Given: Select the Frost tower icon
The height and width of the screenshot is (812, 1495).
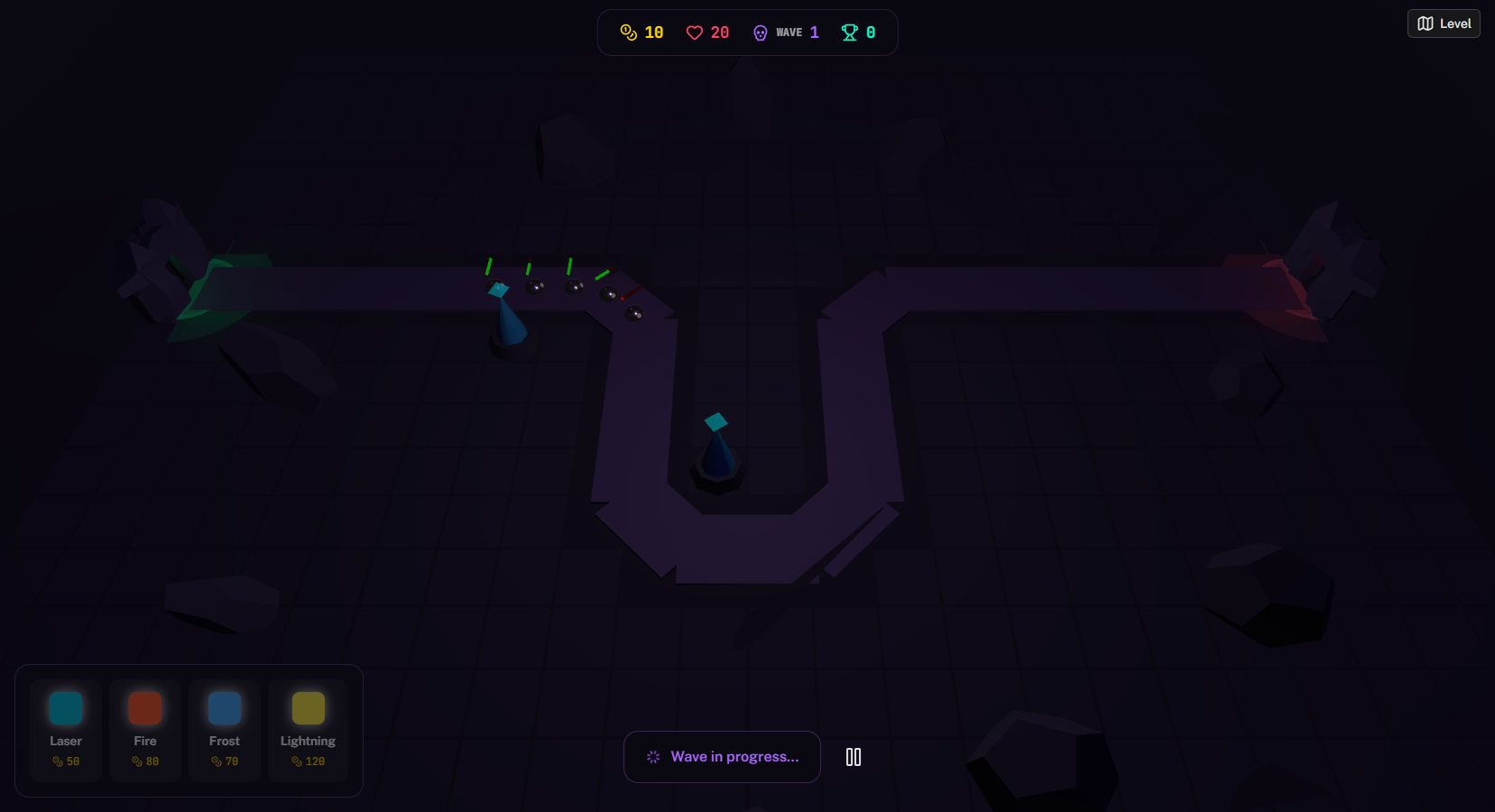Looking at the screenshot, I should pyautogui.click(x=224, y=708).
